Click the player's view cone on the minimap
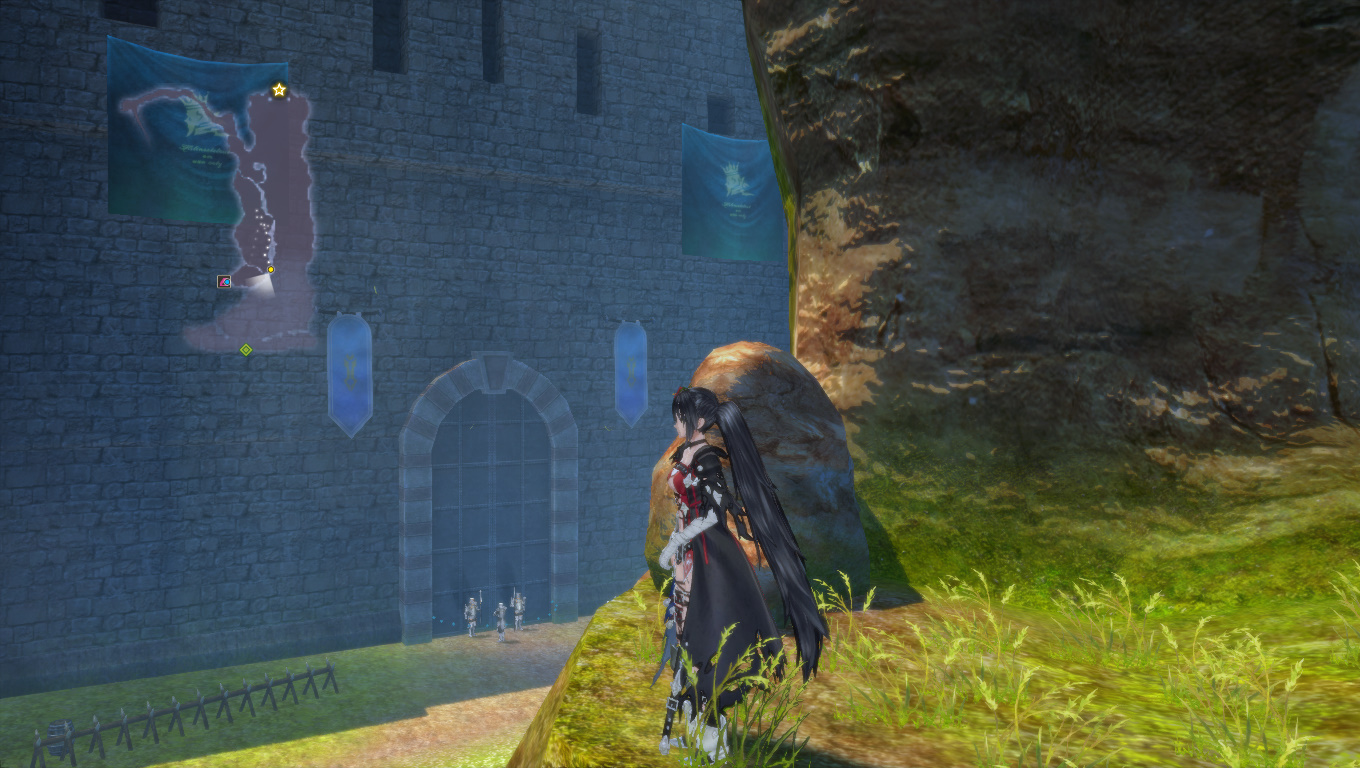The width and height of the screenshot is (1360, 768). (262, 287)
